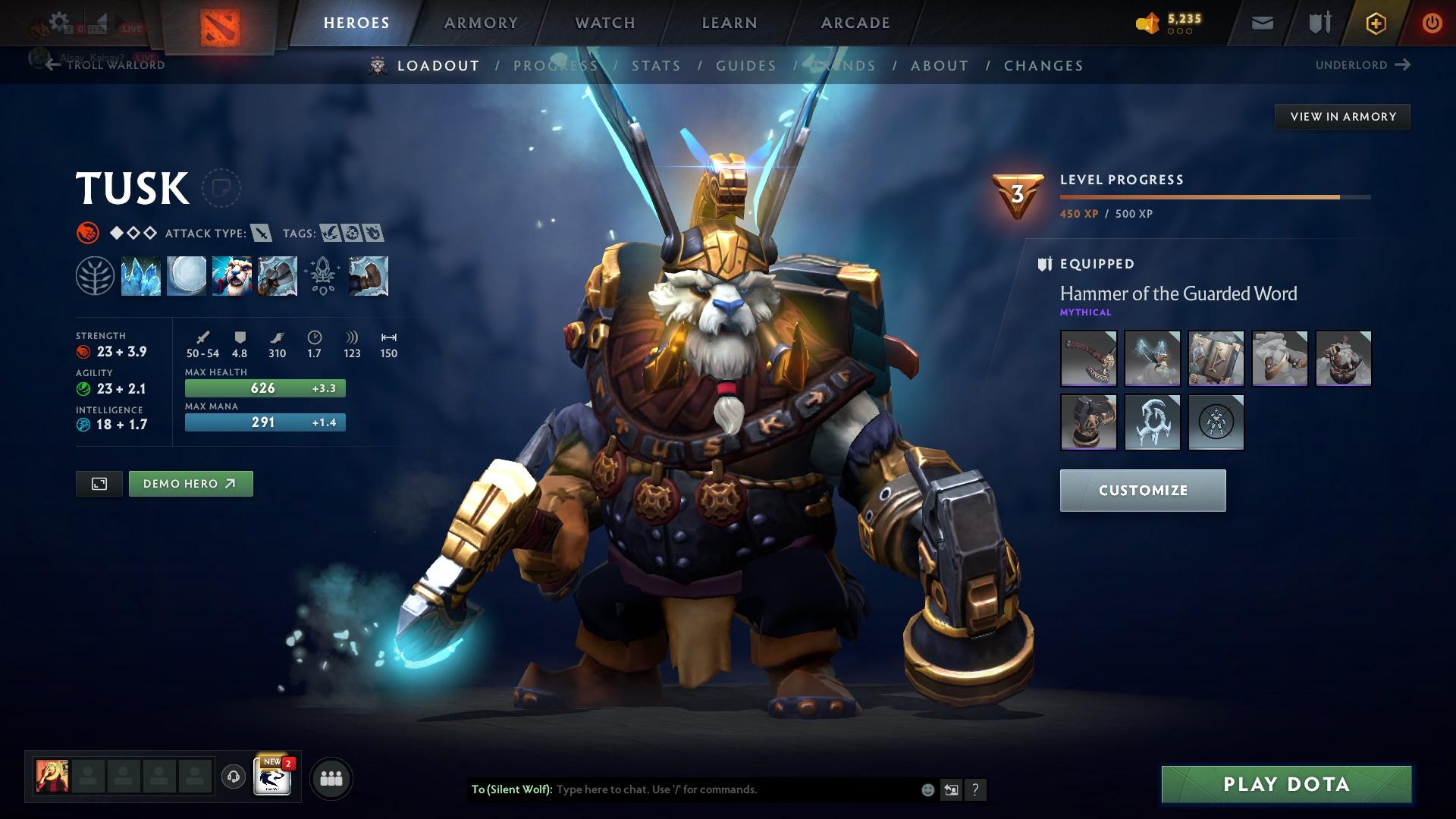Toggle the emoticon picker in chat
This screenshot has width=1456, height=819.
[x=927, y=789]
